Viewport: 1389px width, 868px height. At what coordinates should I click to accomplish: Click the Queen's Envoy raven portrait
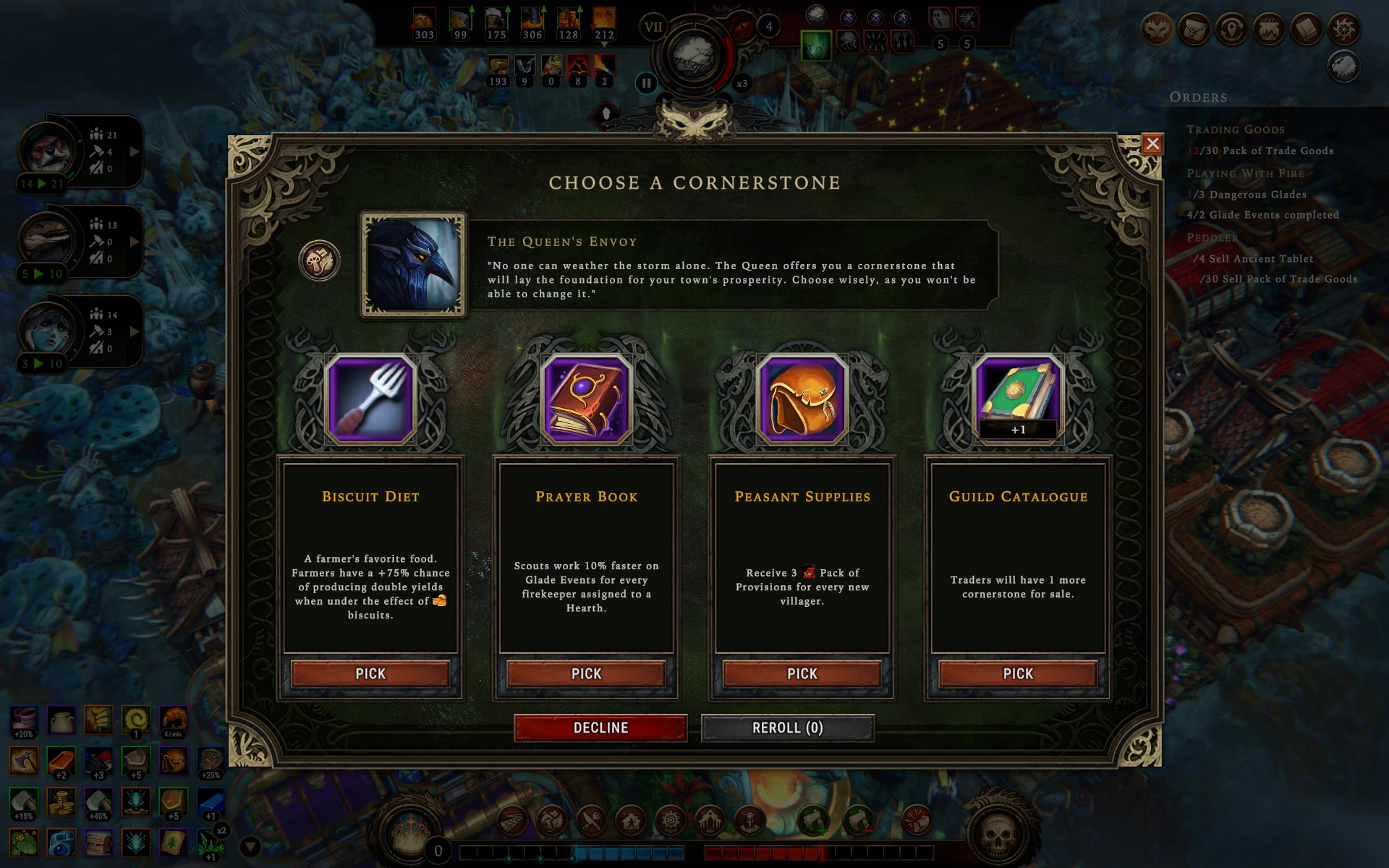(x=413, y=265)
